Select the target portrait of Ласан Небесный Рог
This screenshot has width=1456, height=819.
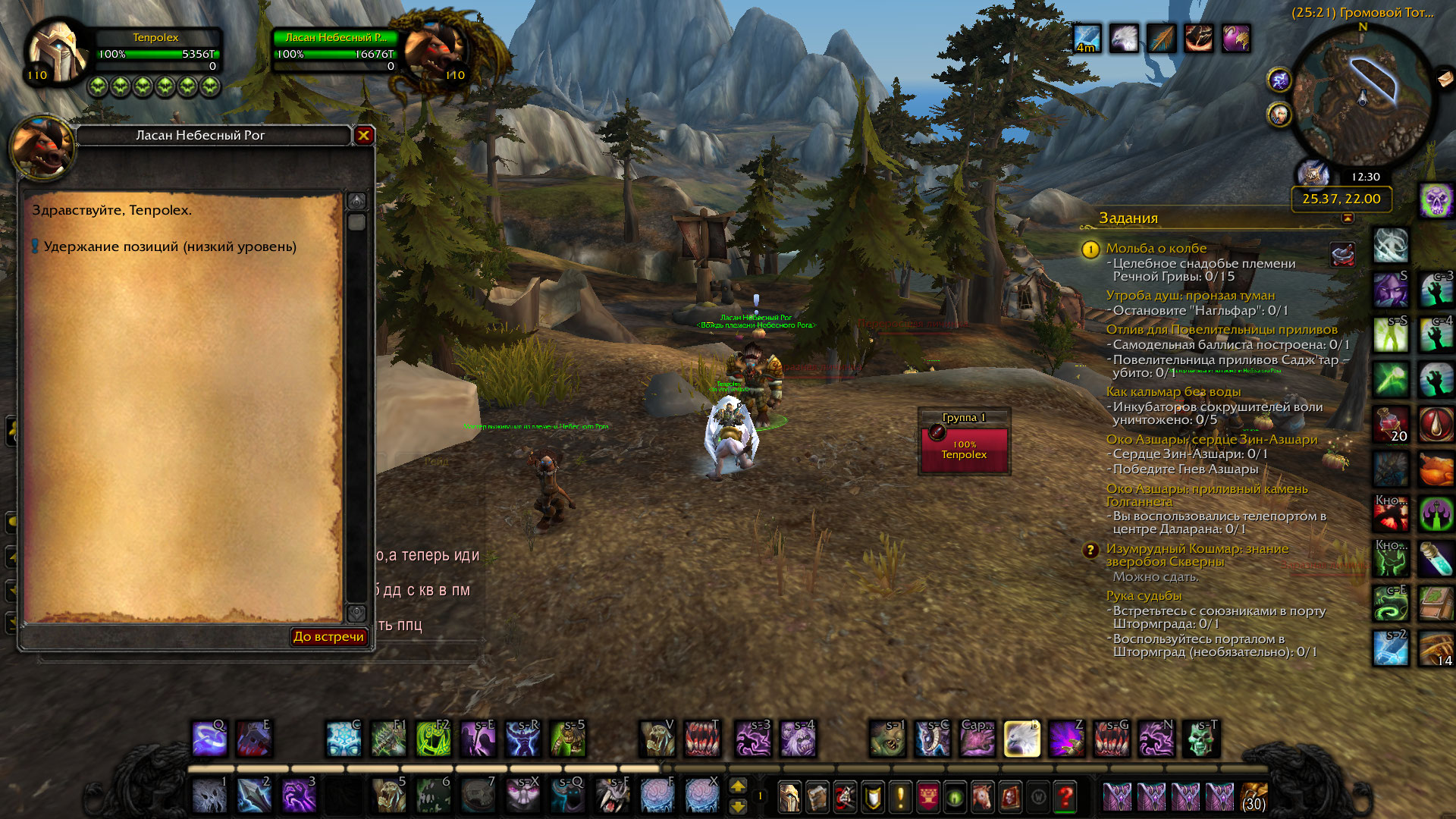(x=434, y=52)
